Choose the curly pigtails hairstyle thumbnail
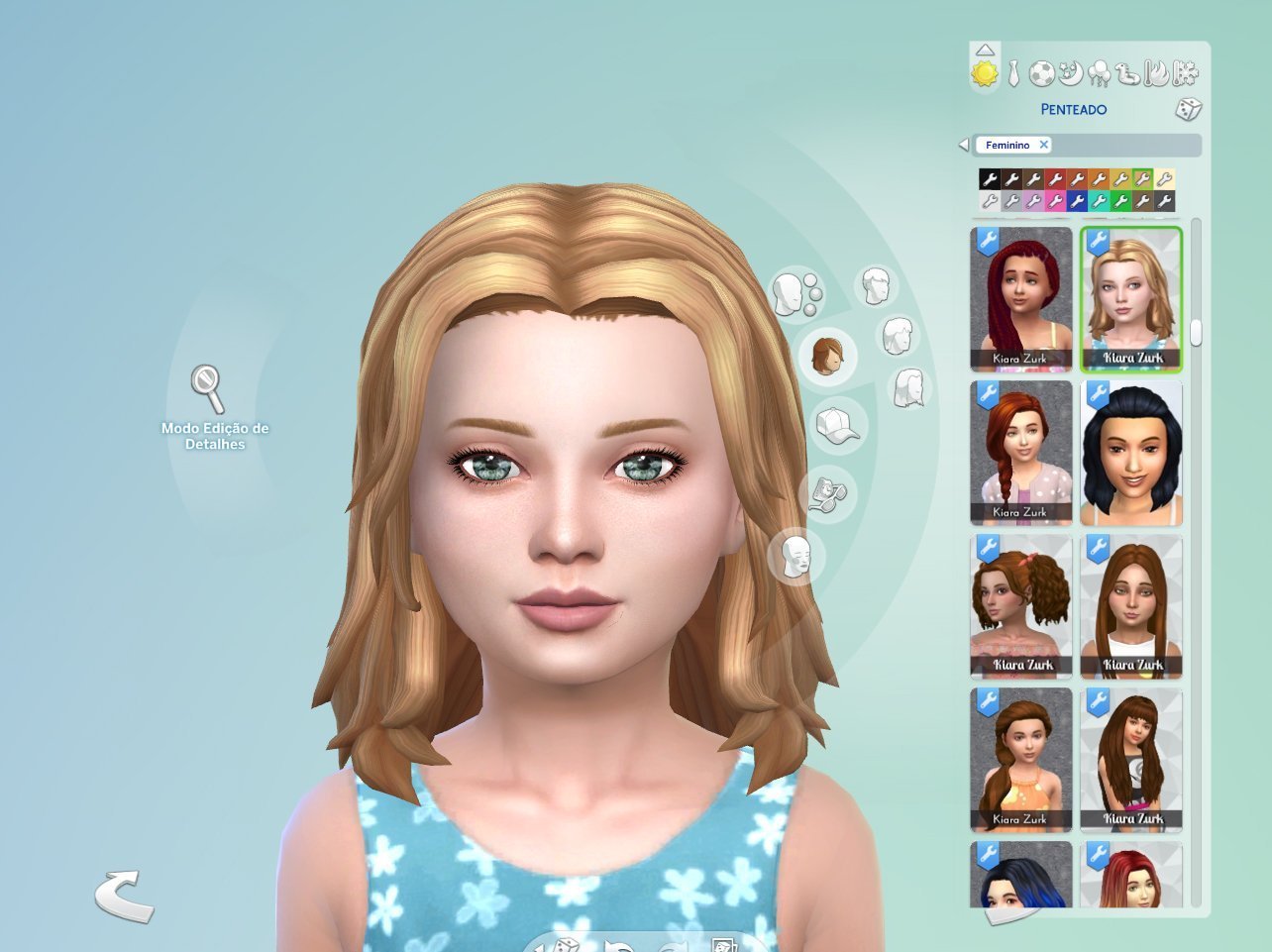1272x952 pixels. click(x=1021, y=606)
